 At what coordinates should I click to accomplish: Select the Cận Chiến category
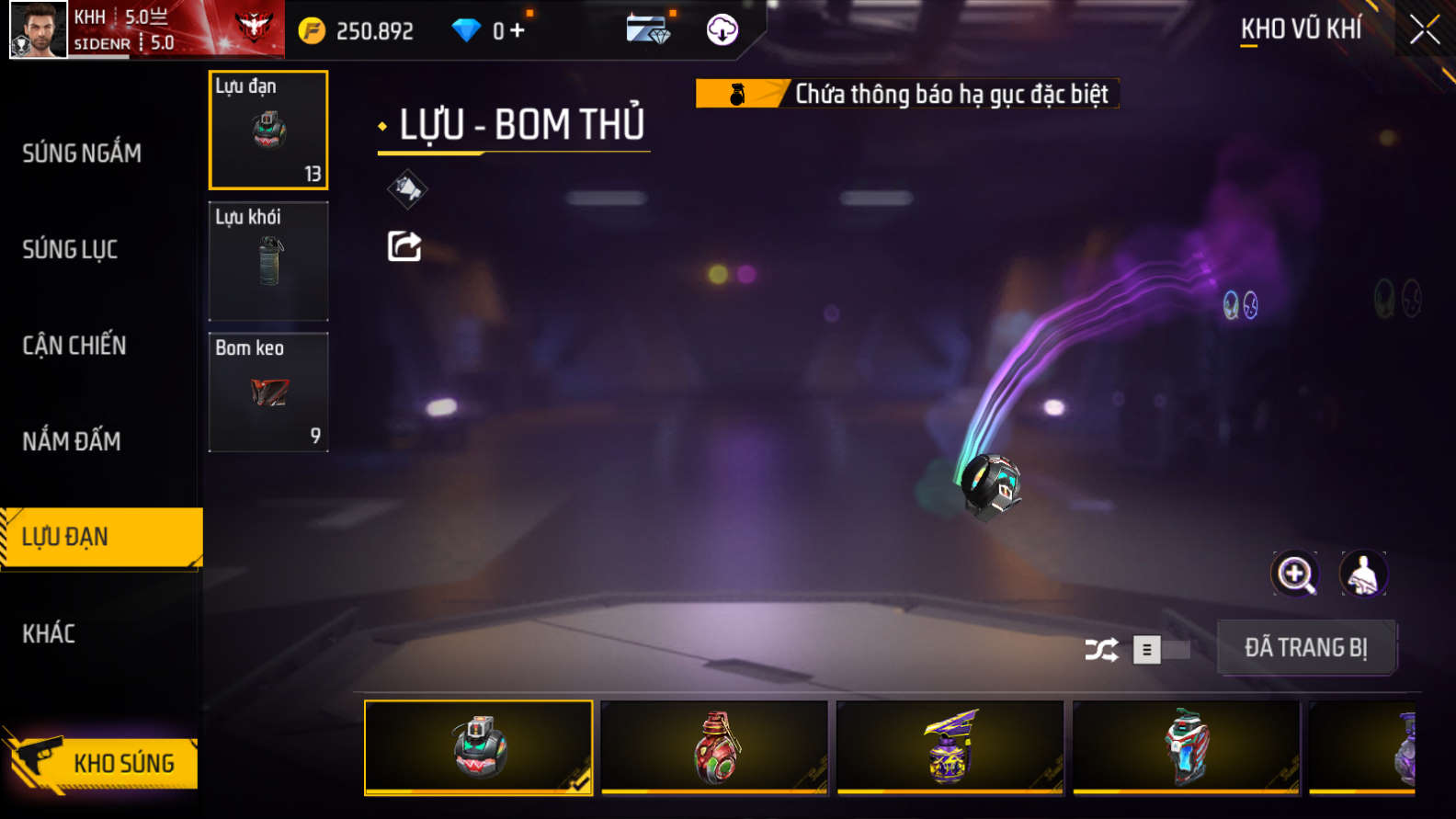point(74,346)
